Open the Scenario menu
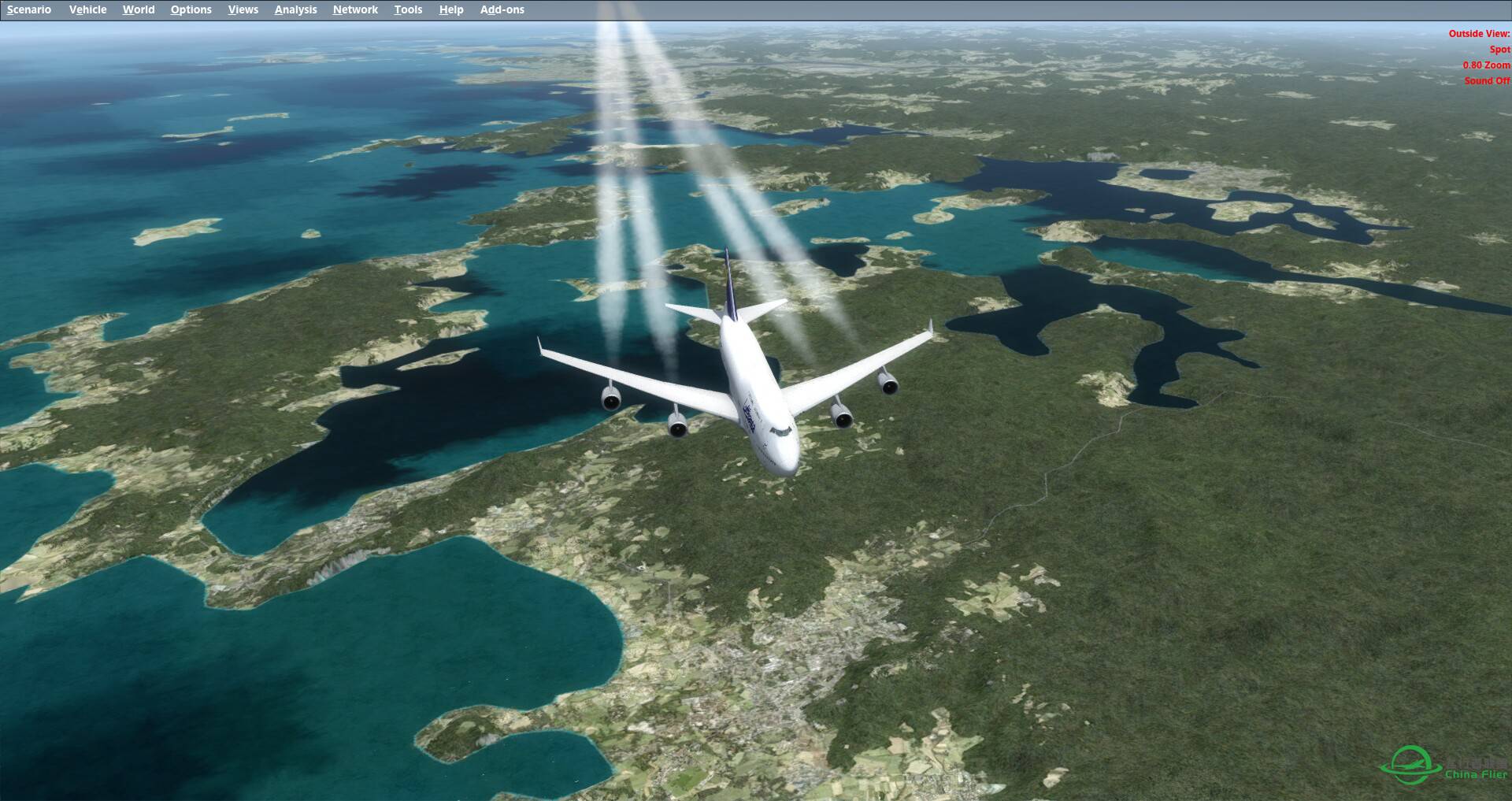Screen dimensions: 1512x801 point(29,9)
